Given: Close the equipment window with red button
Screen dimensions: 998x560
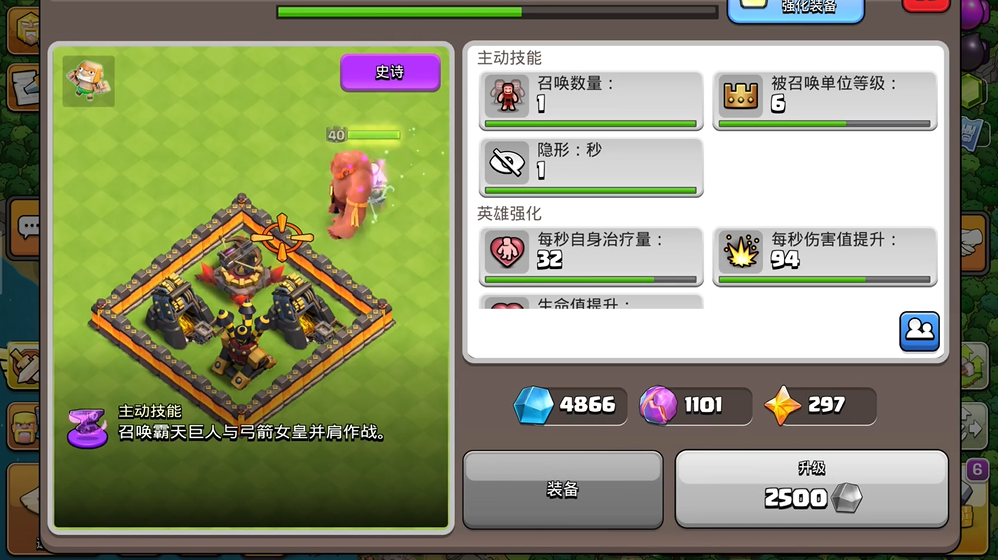Looking at the screenshot, I should [926, 4].
